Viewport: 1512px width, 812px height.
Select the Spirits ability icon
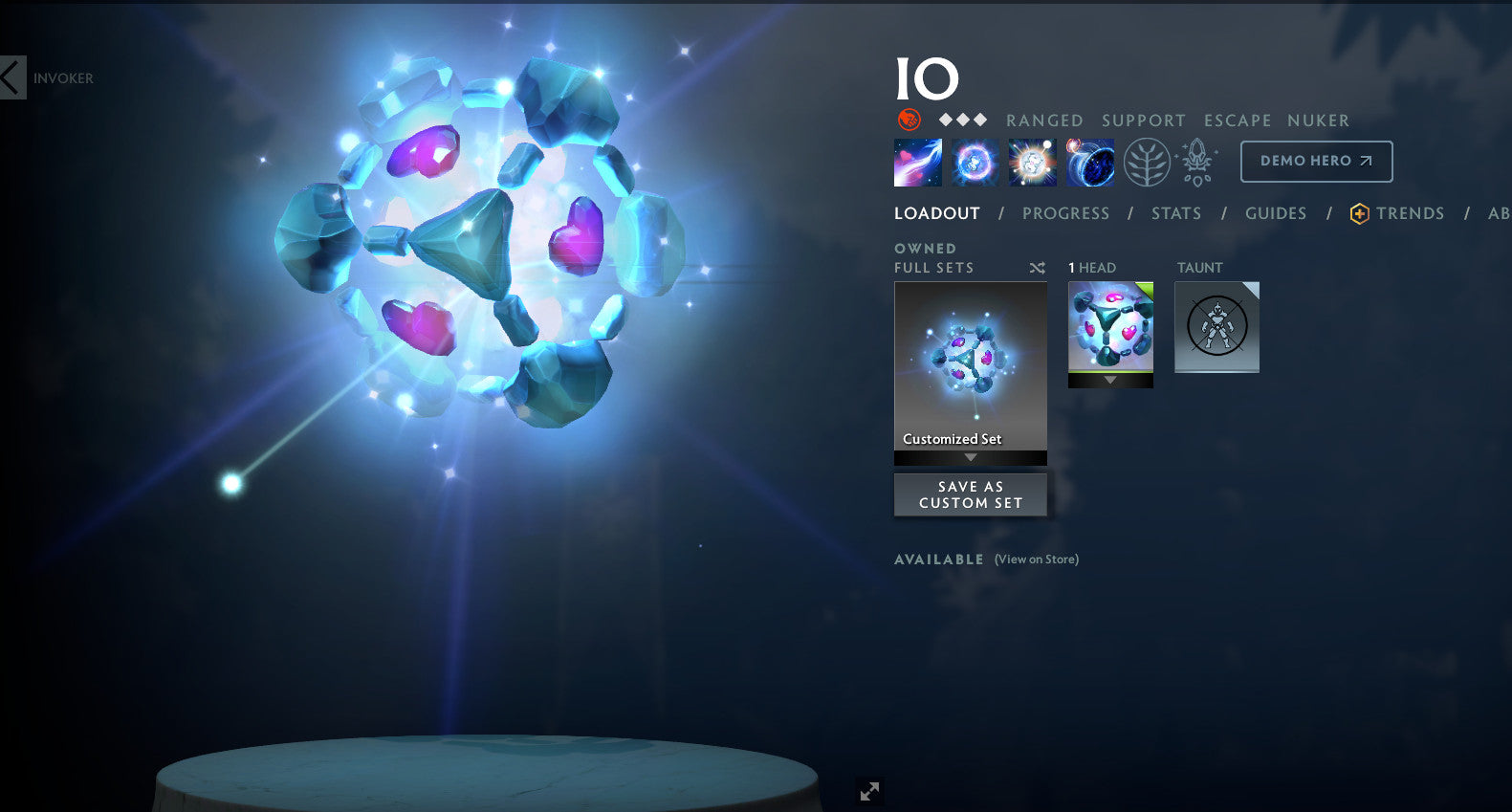click(x=975, y=161)
